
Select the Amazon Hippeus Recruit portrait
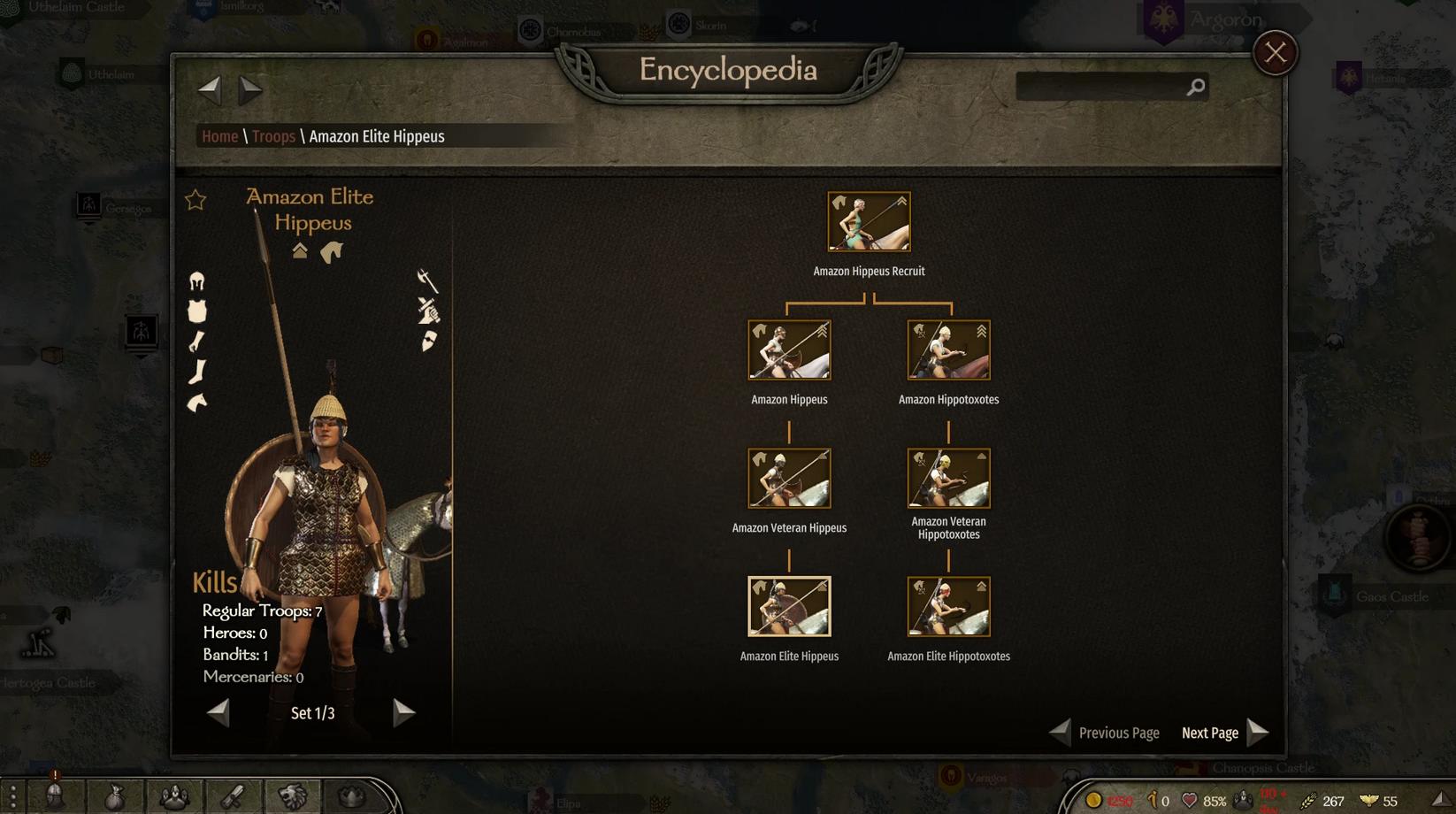869,222
